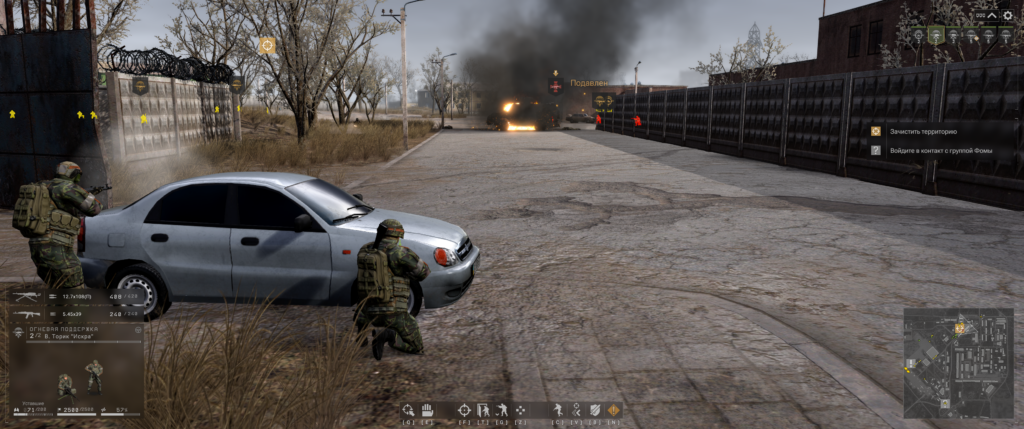
Task: Collapse the squad list with the arrow button
Action: point(992,15)
